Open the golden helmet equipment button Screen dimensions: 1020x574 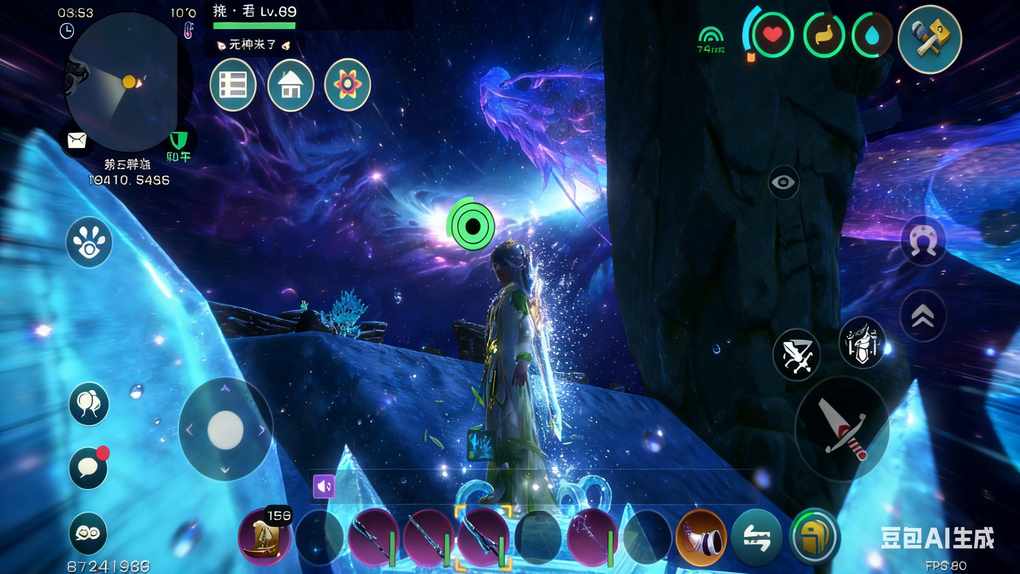815,537
